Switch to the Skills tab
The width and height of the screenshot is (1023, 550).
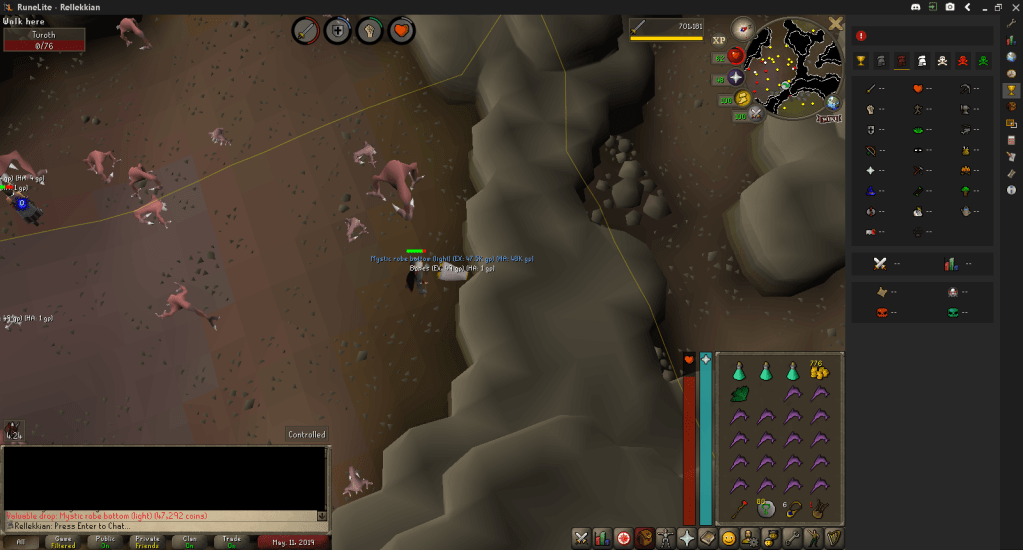(x=602, y=538)
